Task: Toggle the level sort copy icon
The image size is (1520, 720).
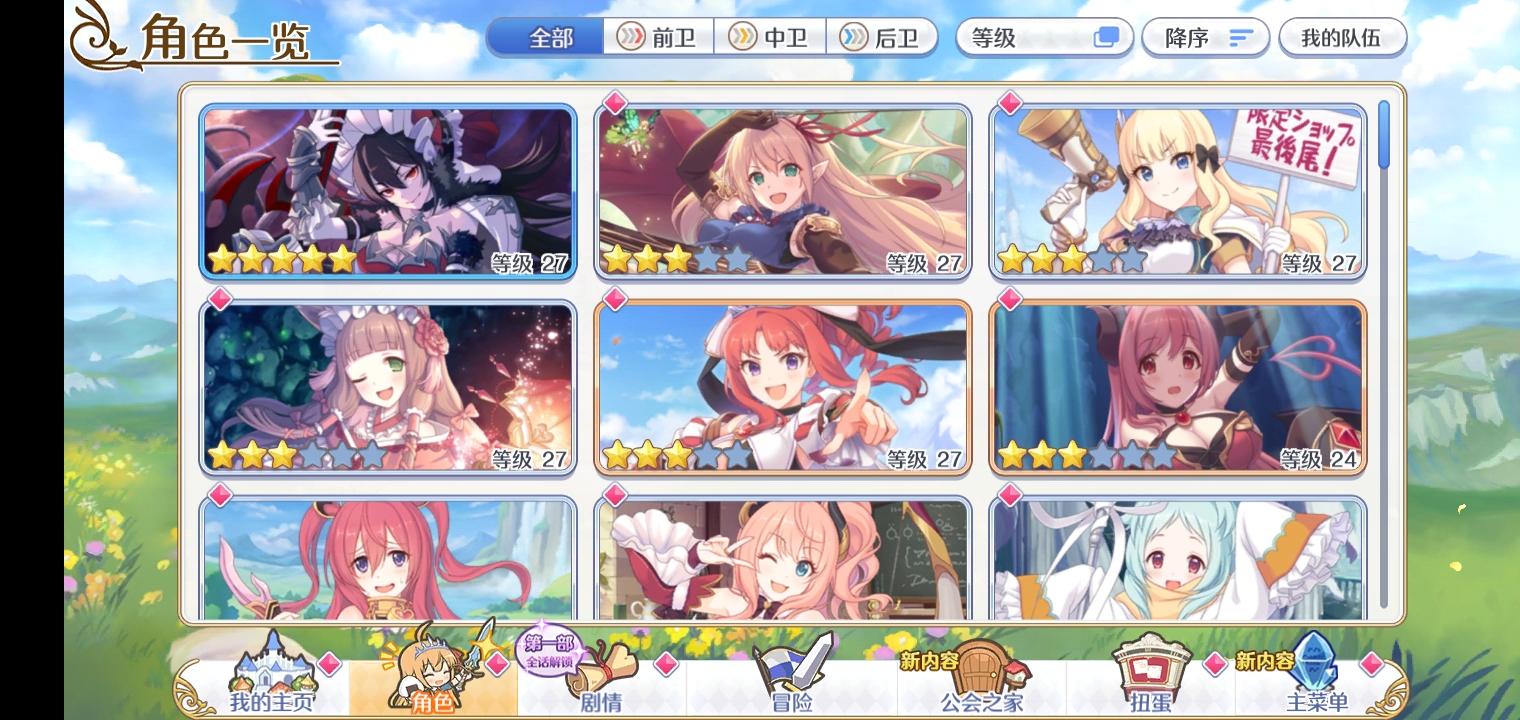Action: coord(1104,36)
